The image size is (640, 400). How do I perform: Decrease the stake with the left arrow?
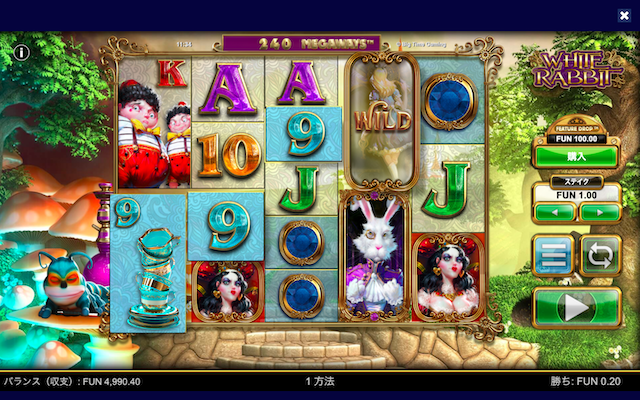[x=554, y=212]
